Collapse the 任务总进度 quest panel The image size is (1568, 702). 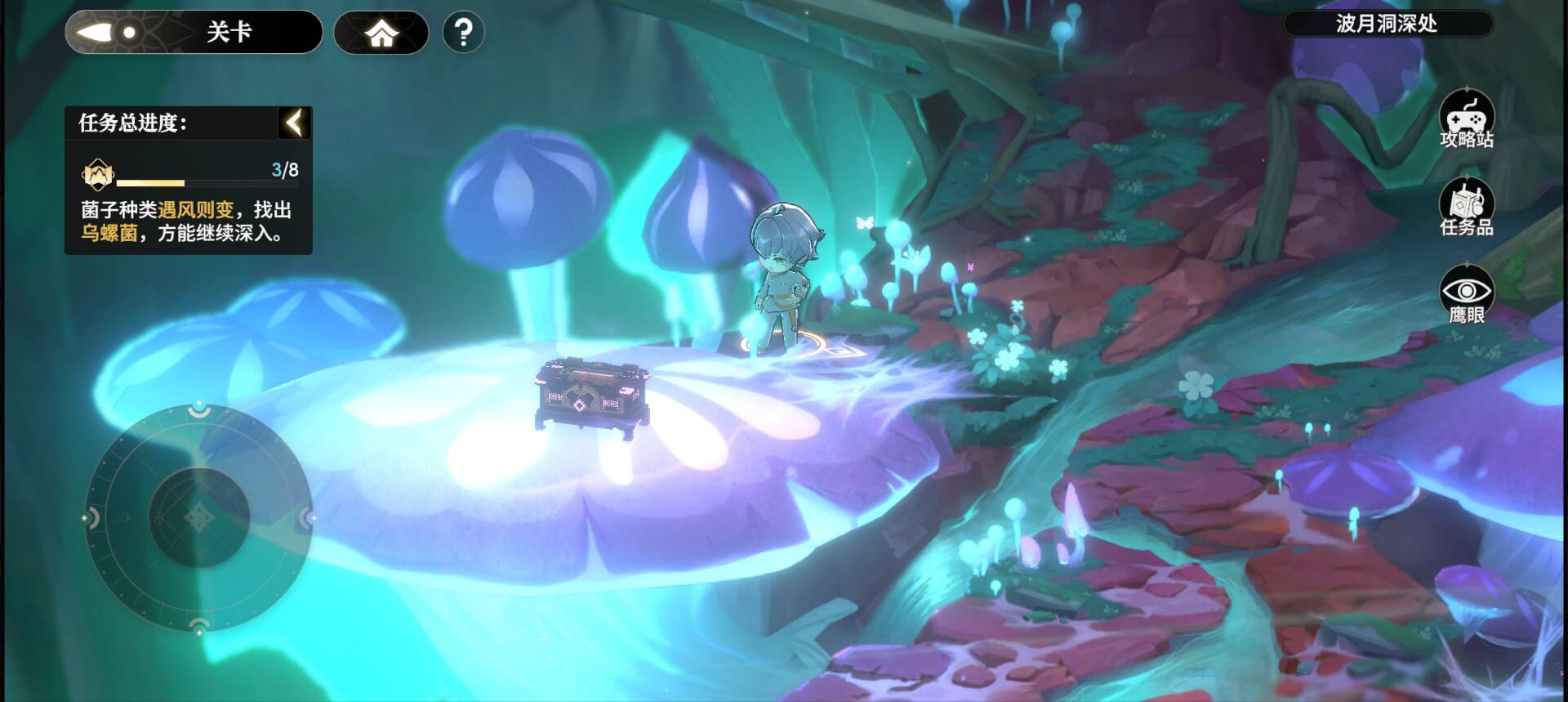(x=294, y=123)
